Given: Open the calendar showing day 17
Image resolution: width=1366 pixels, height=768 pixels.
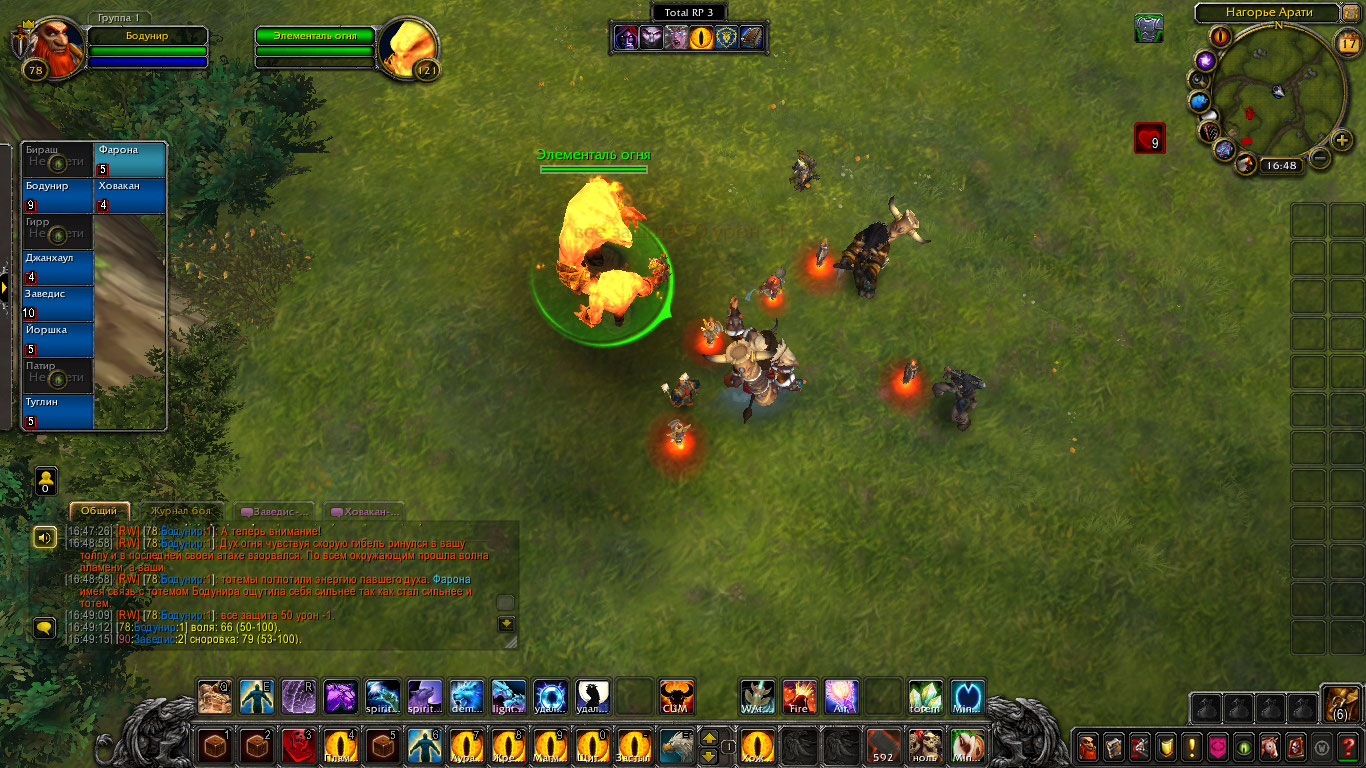Looking at the screenshot, I should click(x=1347, y=42).
